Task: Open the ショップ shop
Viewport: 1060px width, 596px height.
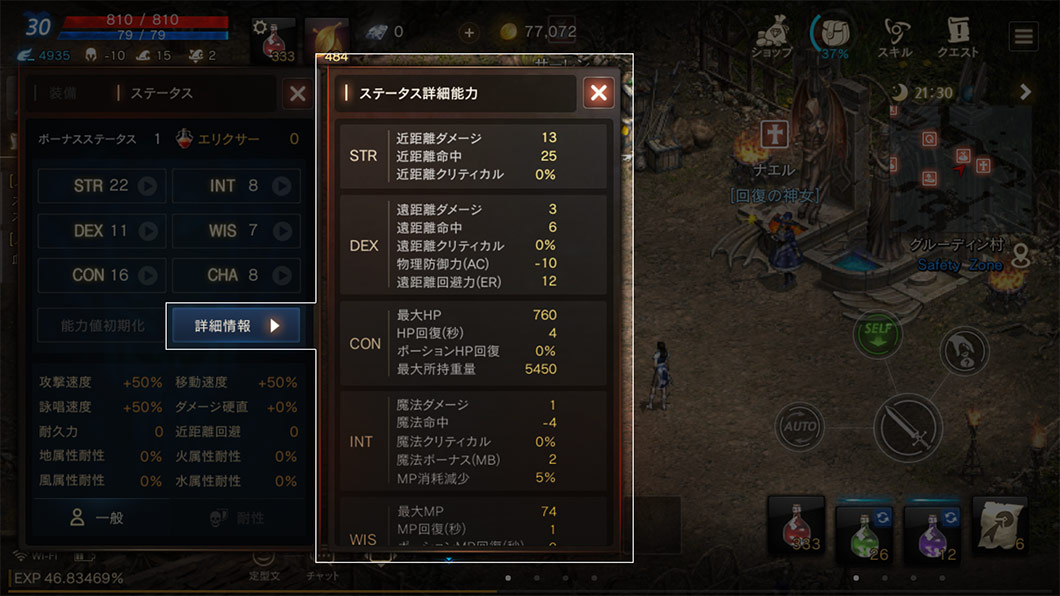Action: pos(773,38)
